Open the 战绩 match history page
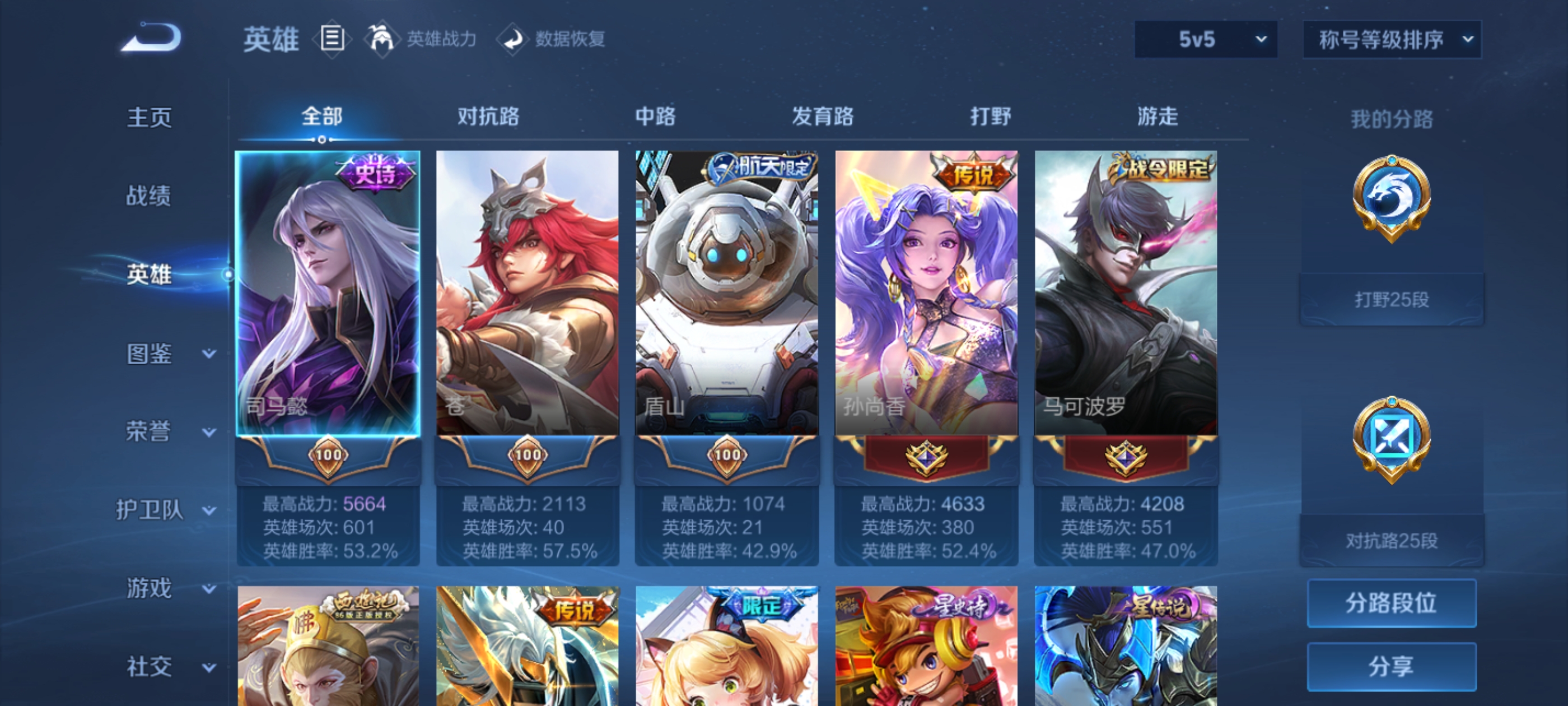The height and width of the screenshot is (706, 1568). [x=149, y=196]
